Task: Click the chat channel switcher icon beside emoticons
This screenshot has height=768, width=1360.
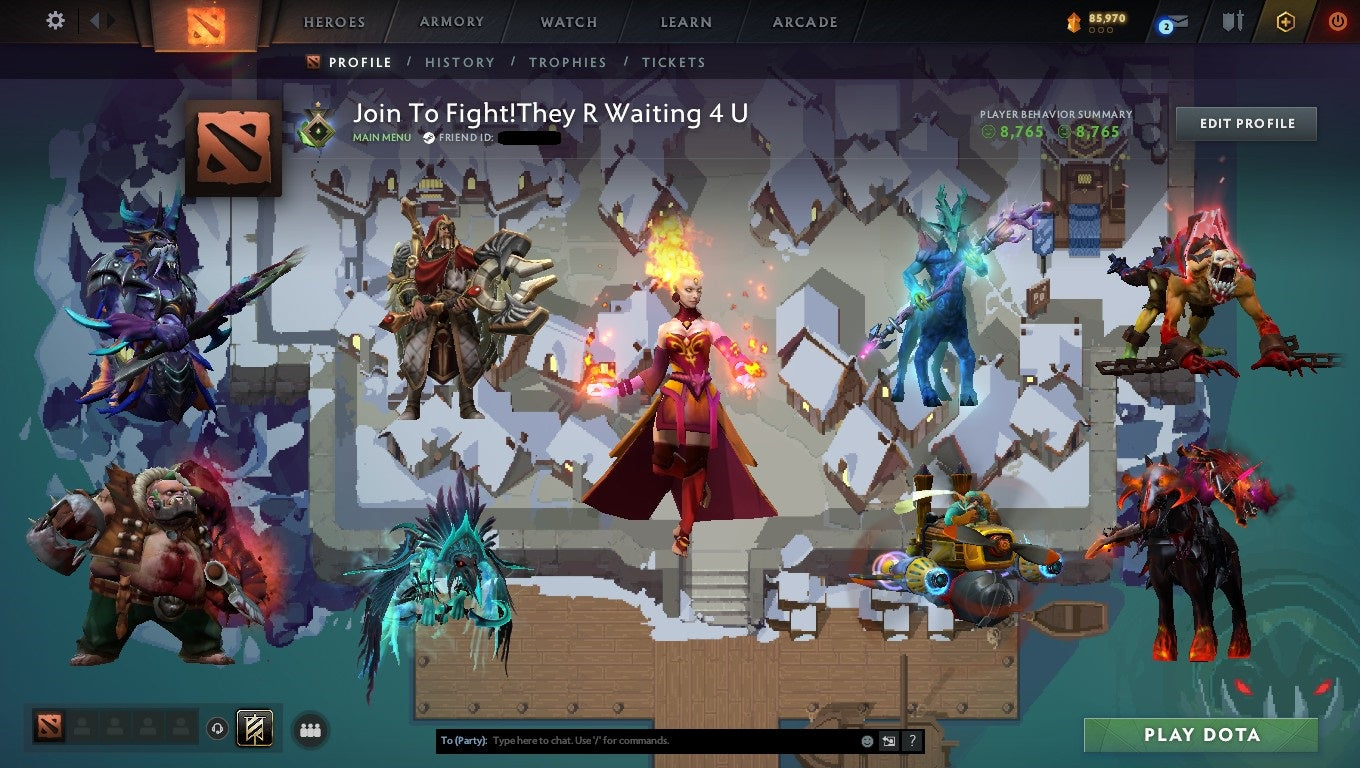Action: click(889, 740)
